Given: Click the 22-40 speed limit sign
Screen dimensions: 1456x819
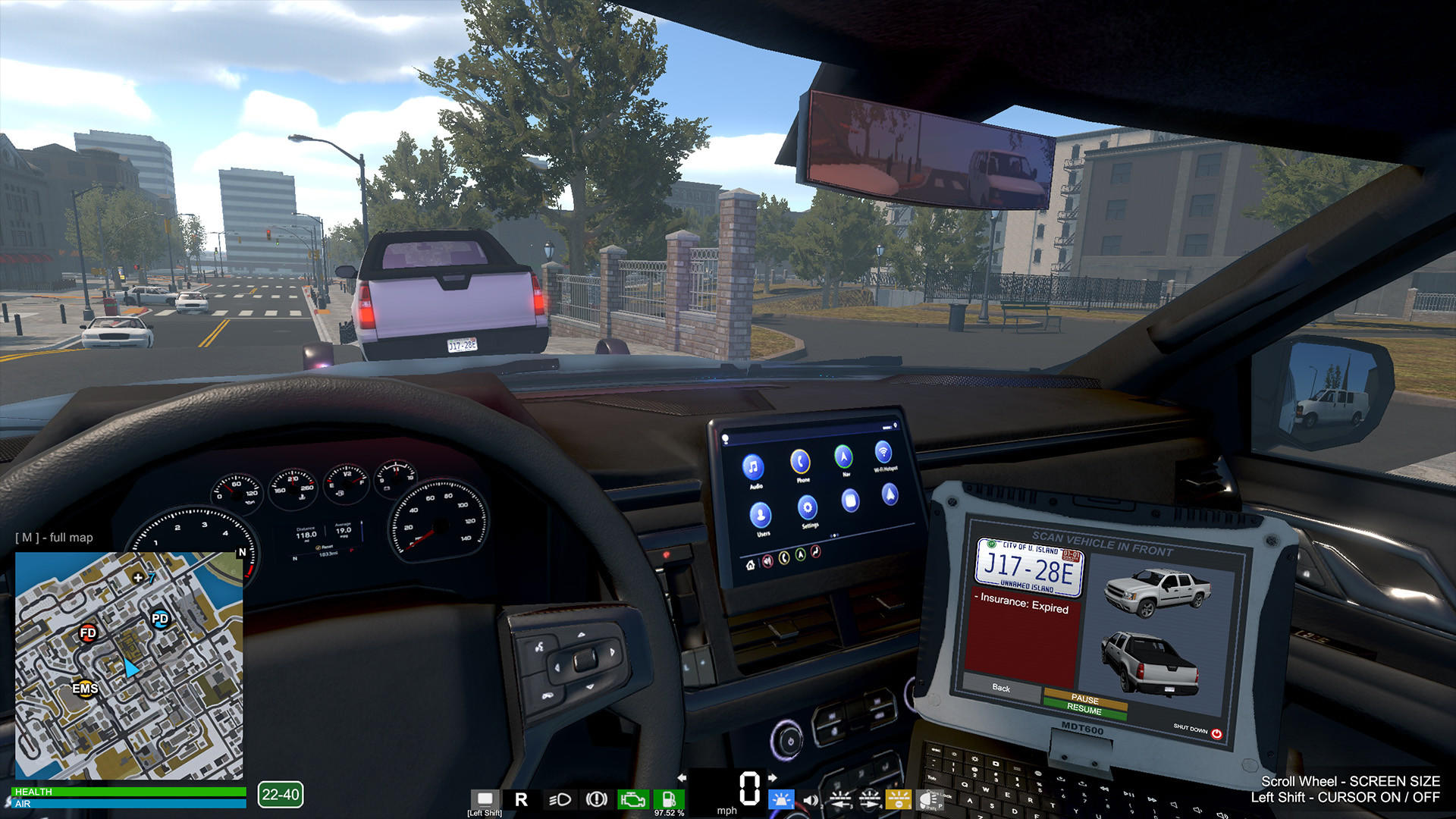Looking at the screenshot, I should [281, 795].
